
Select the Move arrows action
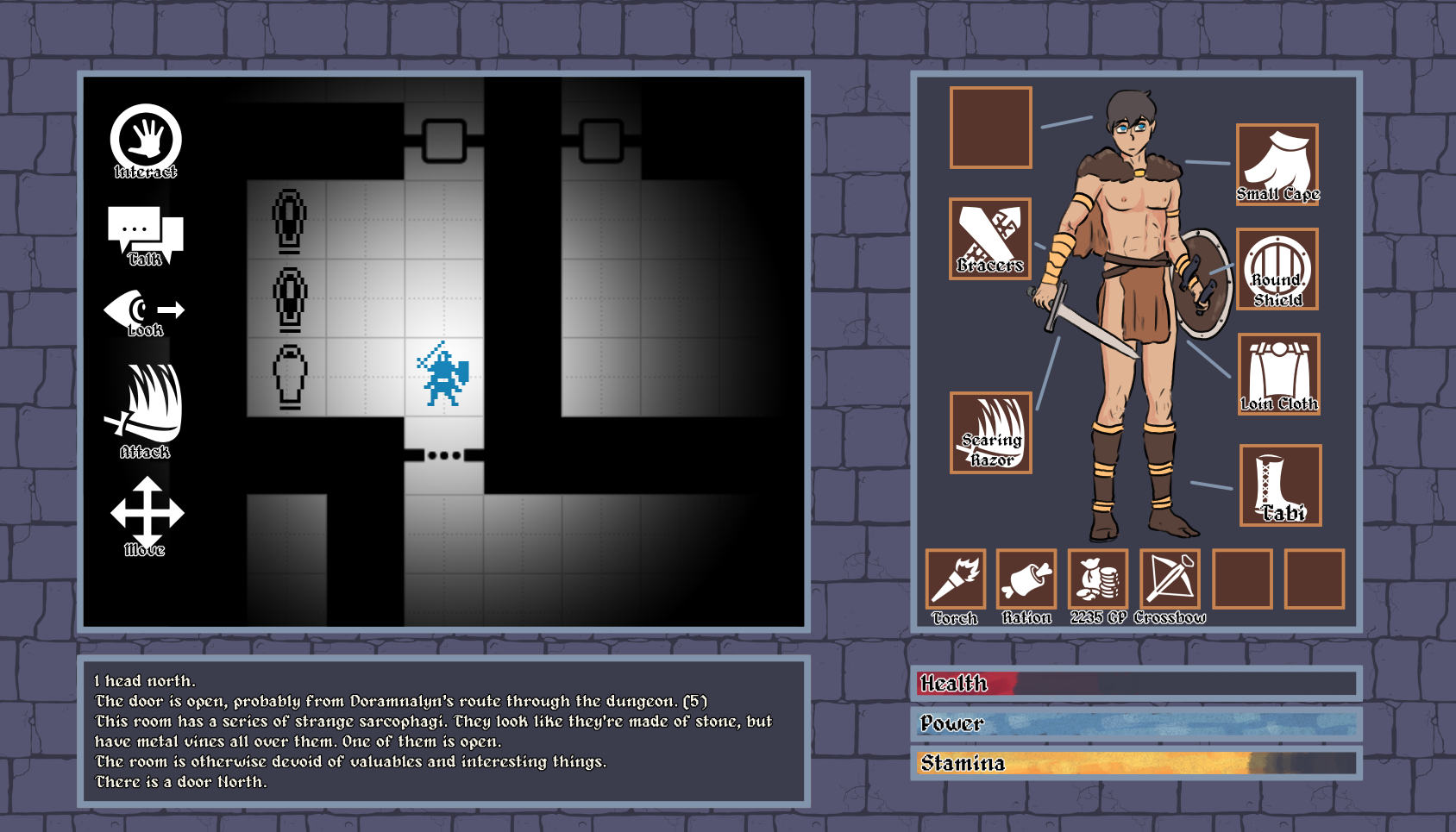click(x=147, y=515)
